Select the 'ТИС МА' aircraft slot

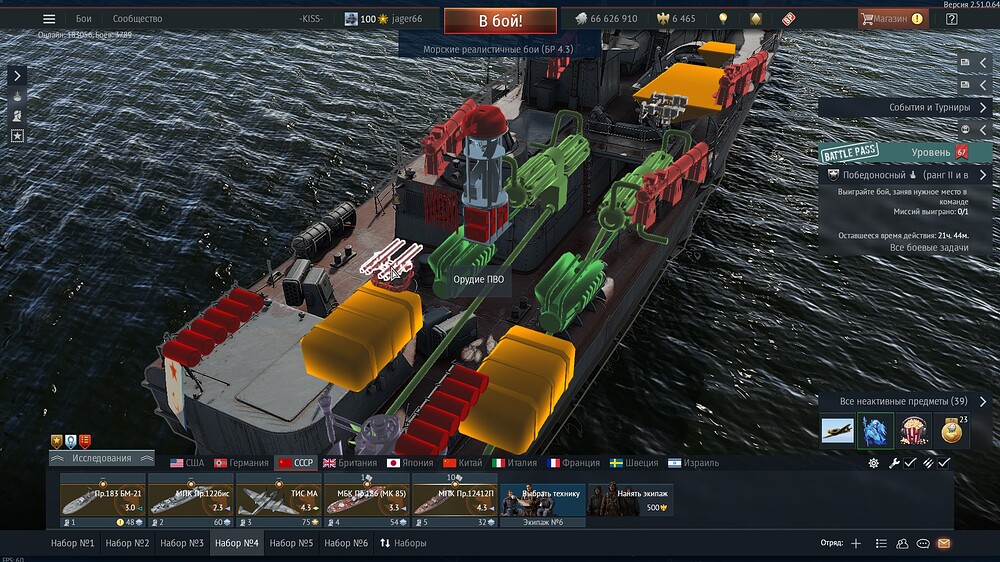(279, 499)
